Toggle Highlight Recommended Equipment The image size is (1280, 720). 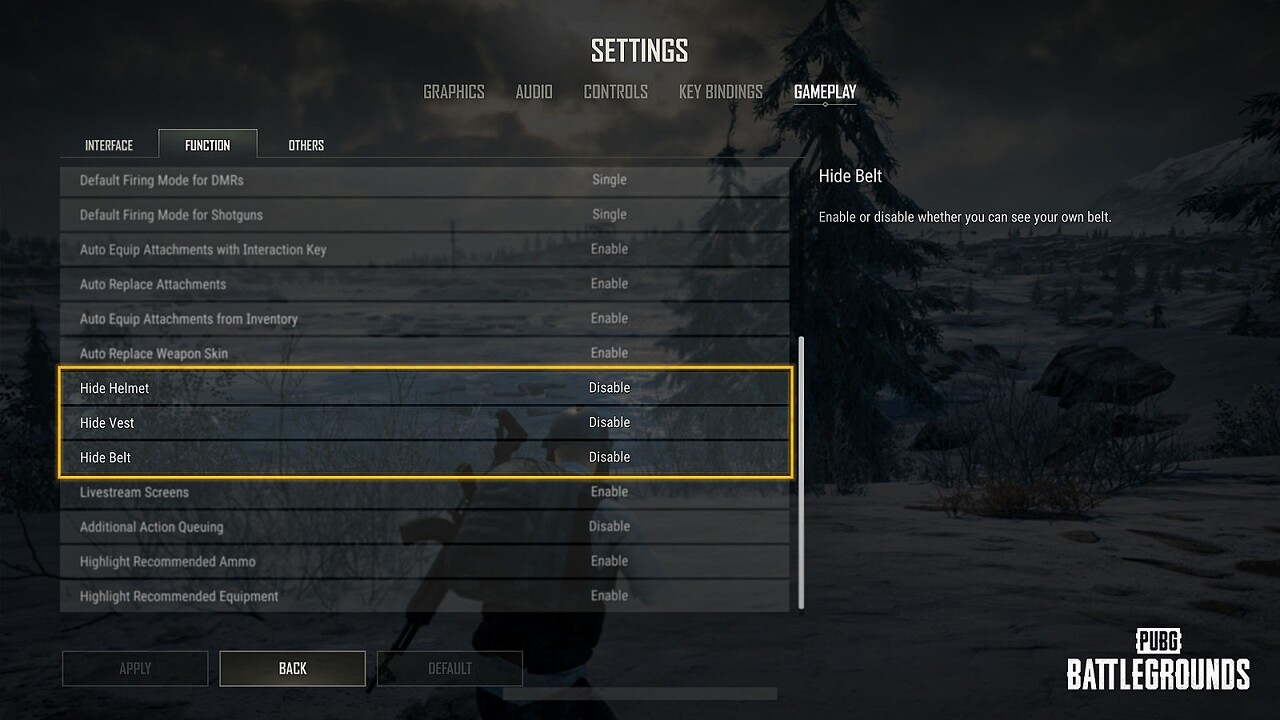pos(609,596)
